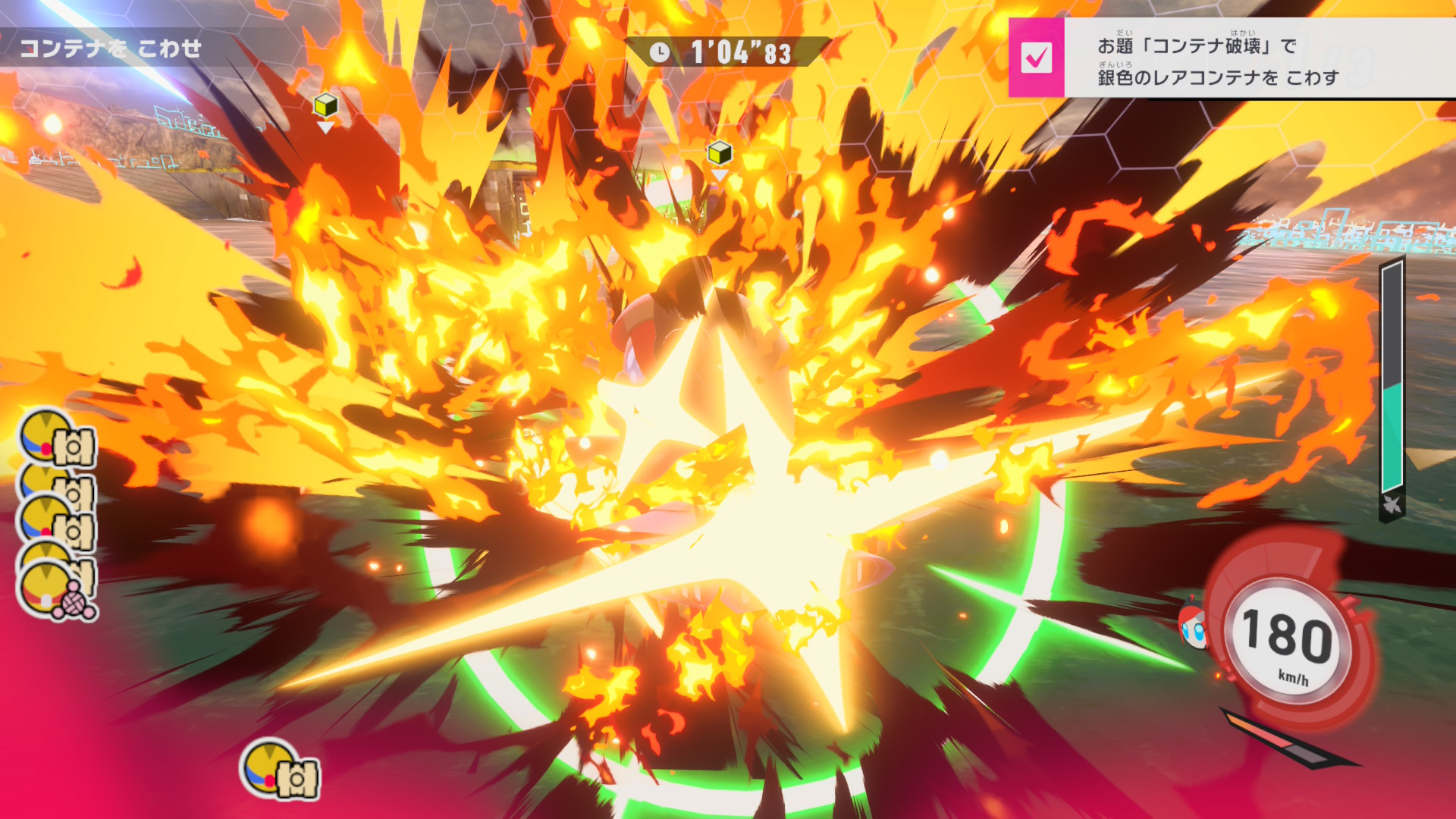Image resolution: width=1456 pixels, height=819 pixels.
Task: Click the pink checkmark box on the challenge notice
Action: [1036, 58]
